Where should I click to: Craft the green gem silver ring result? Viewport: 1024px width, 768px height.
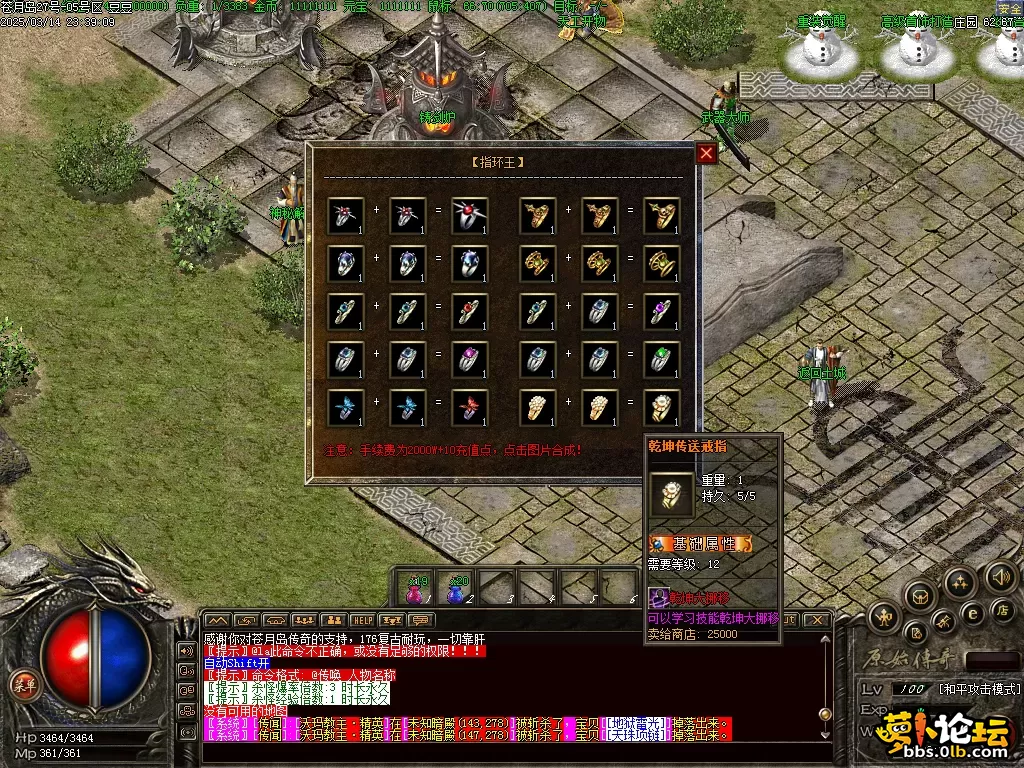pyautogui.click(x=661, y=359)
